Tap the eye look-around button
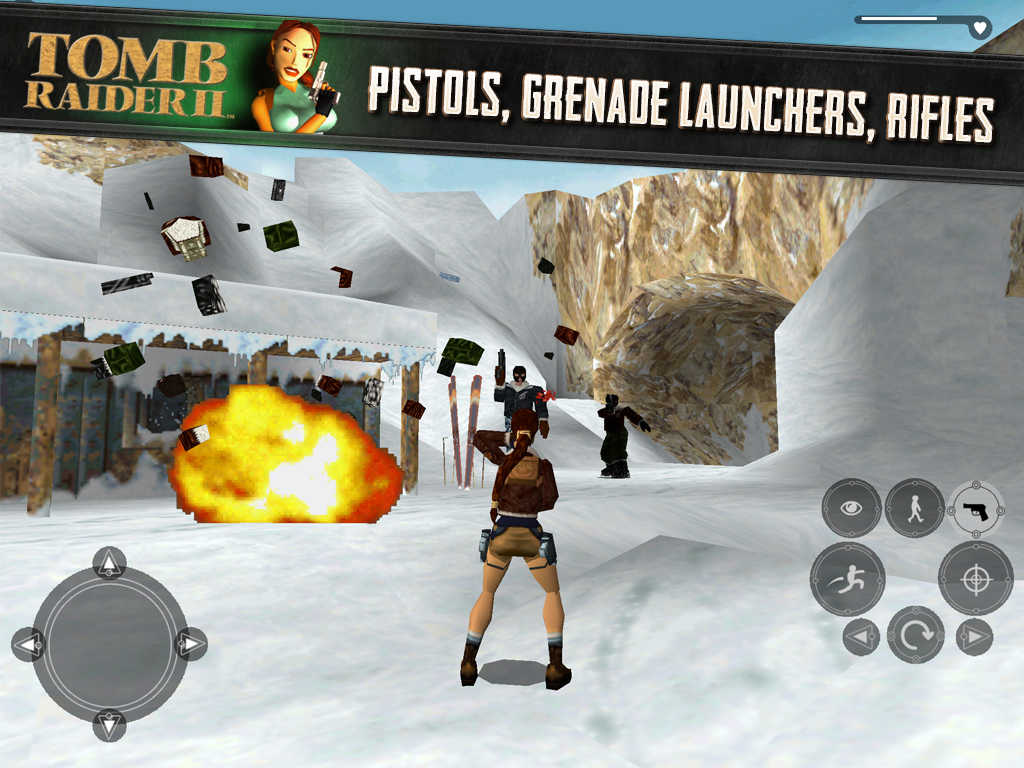The height and width of the screenshot is (768, 1024). click(x=851, y=508)
